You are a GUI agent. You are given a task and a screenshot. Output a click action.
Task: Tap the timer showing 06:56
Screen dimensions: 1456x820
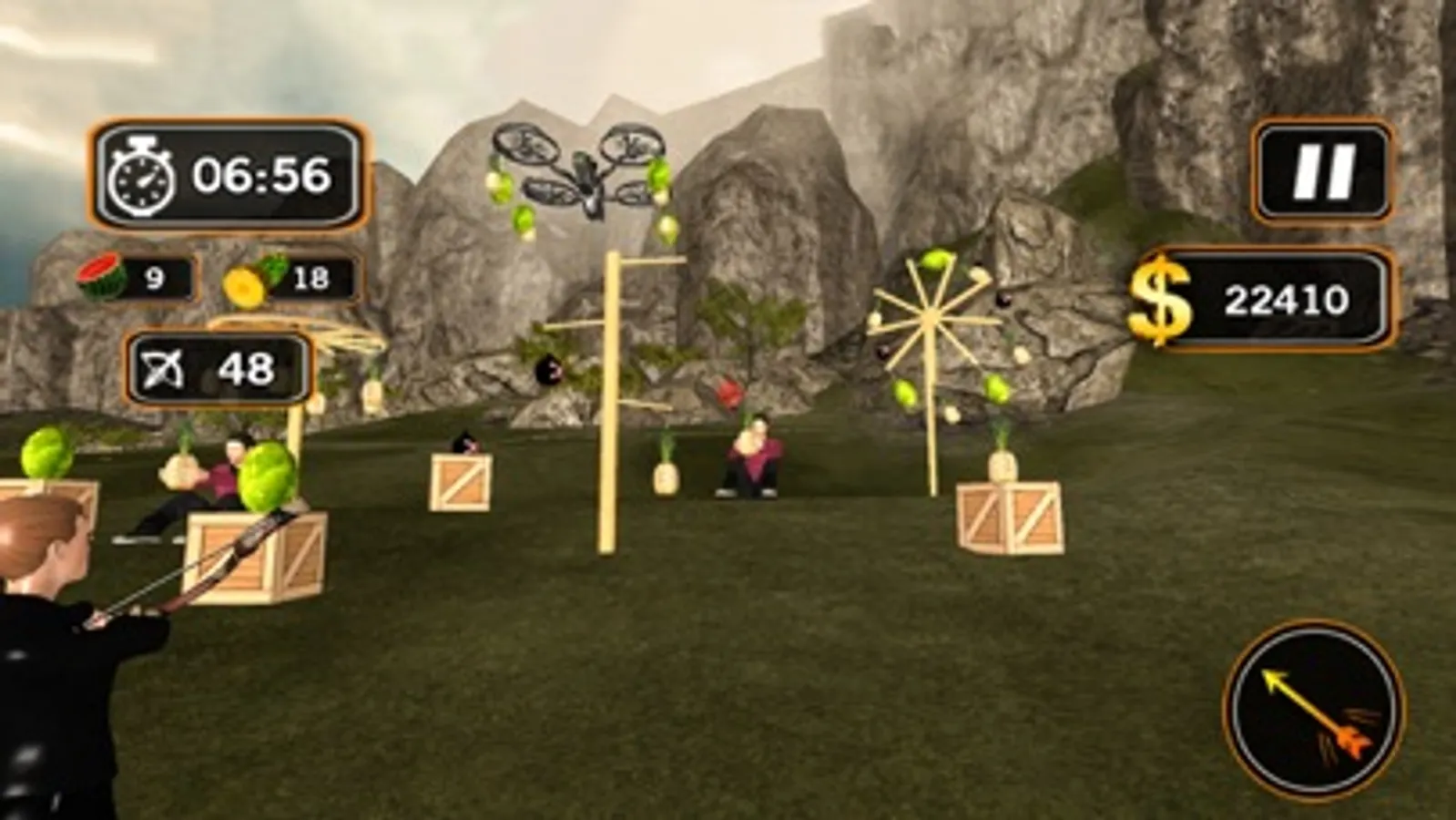(x=262, y=177)
